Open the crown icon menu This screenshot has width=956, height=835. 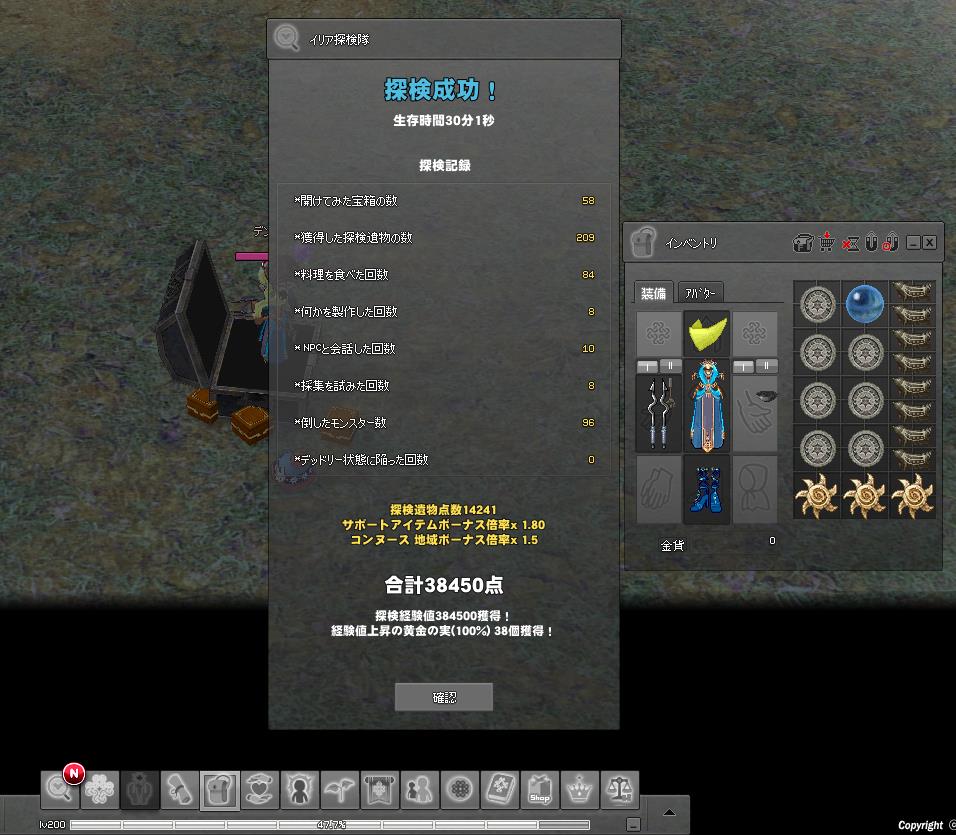pyautogui.click(x=580, y=790)
